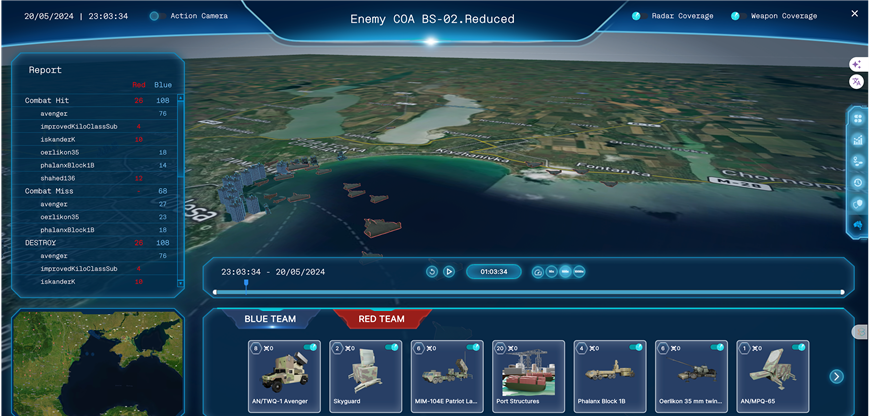Toggle Radar Coverage display

tap(637, 16)
